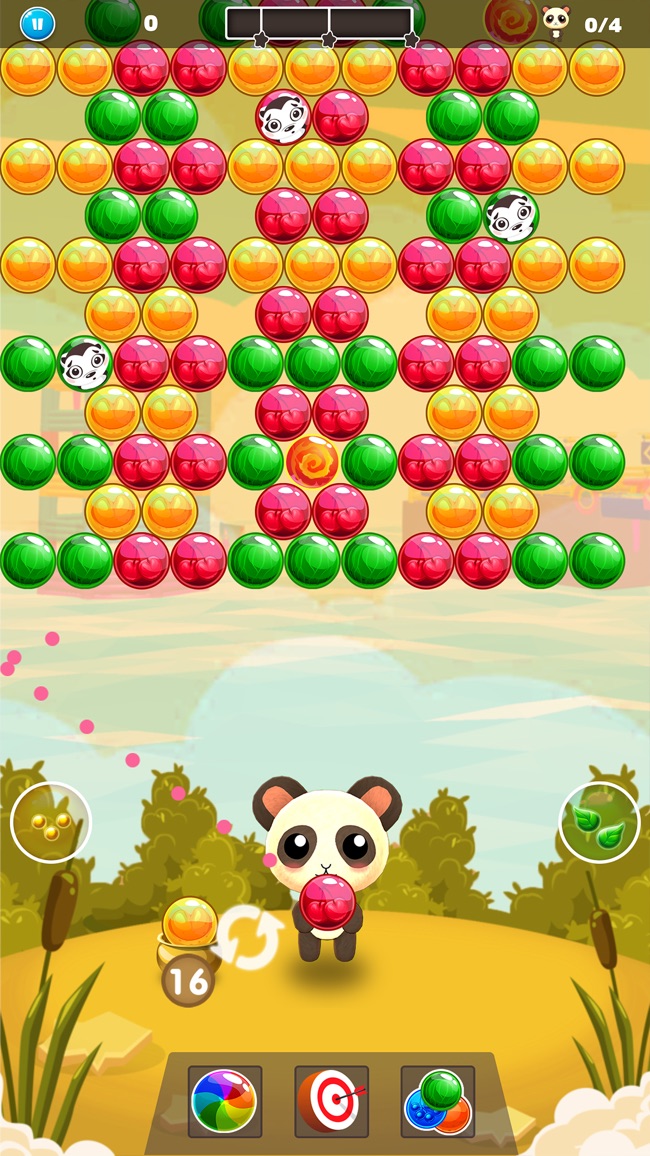Select the next orange bubble in queue

[x=189, y=921]
